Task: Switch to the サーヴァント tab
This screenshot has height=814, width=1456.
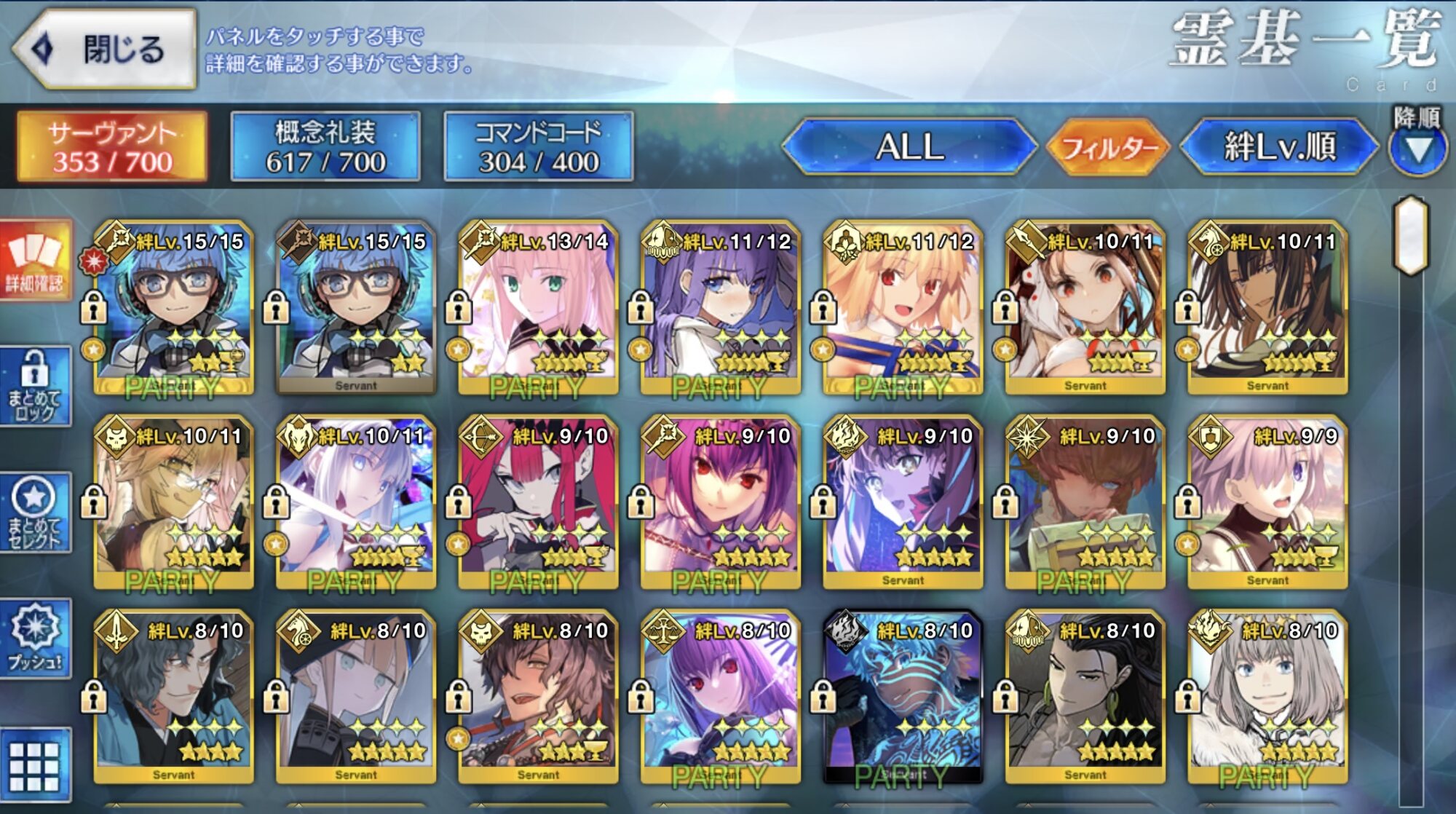Action: pos(112,146)
